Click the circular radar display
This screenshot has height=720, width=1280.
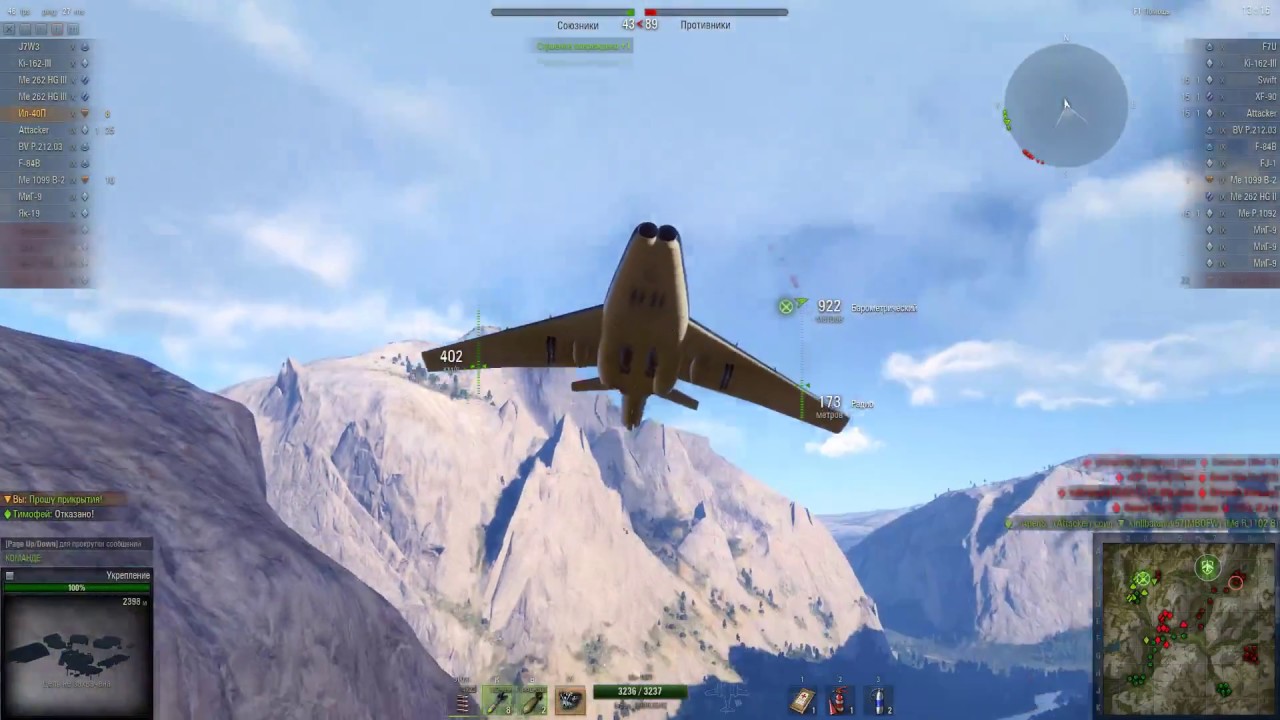click(x=1066, y=106)
